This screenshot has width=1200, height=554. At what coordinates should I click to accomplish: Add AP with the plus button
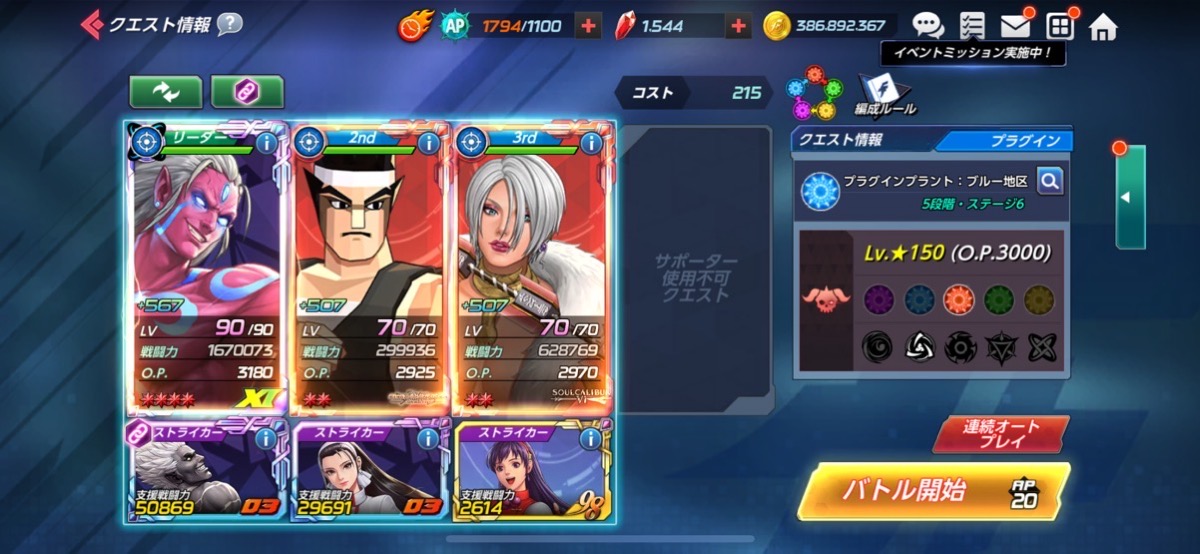click(589, 27)
